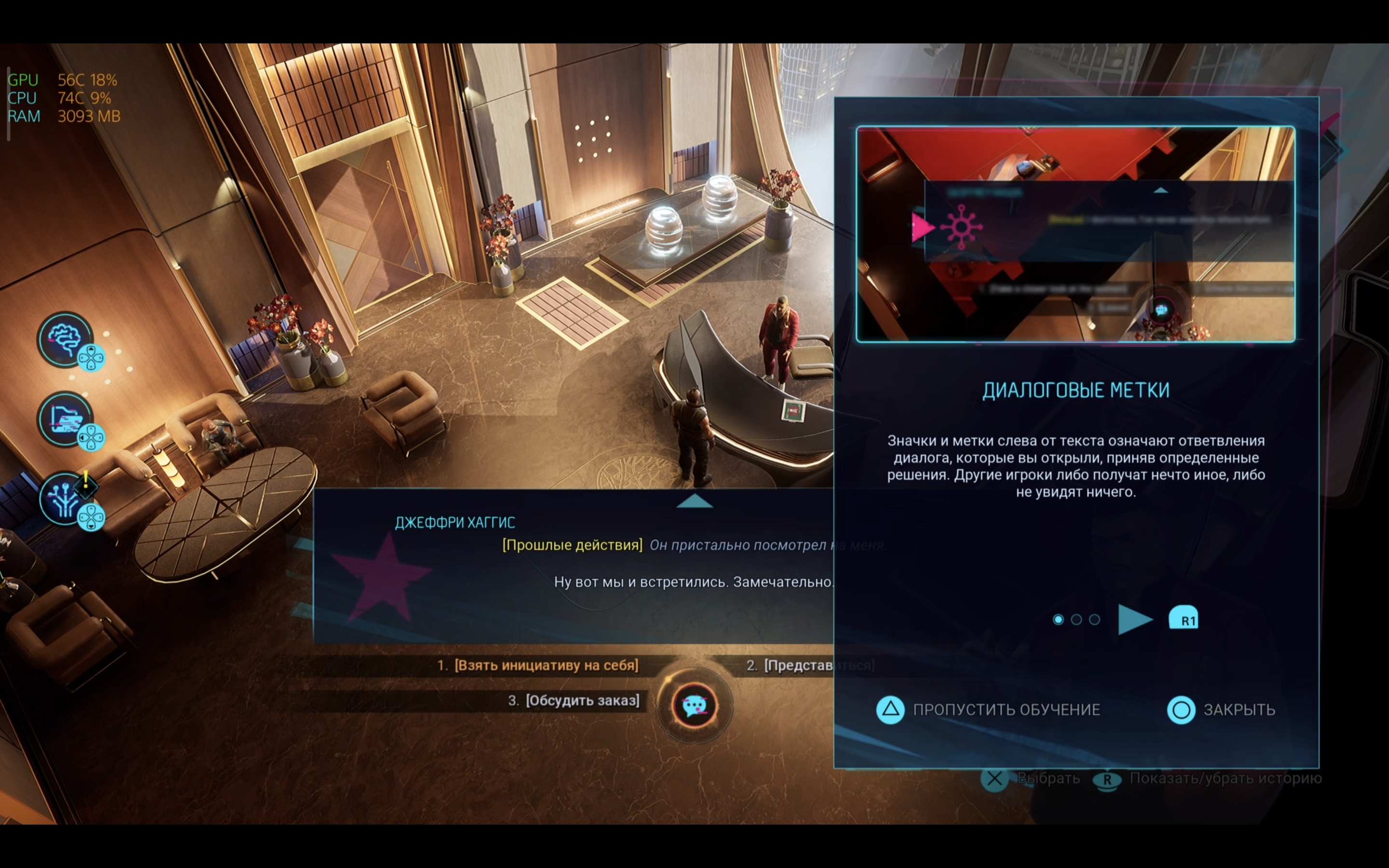The width and height of the screenshot is (1389, 868).
Task: View the tutorial preview image
Action: [1075, 234]
